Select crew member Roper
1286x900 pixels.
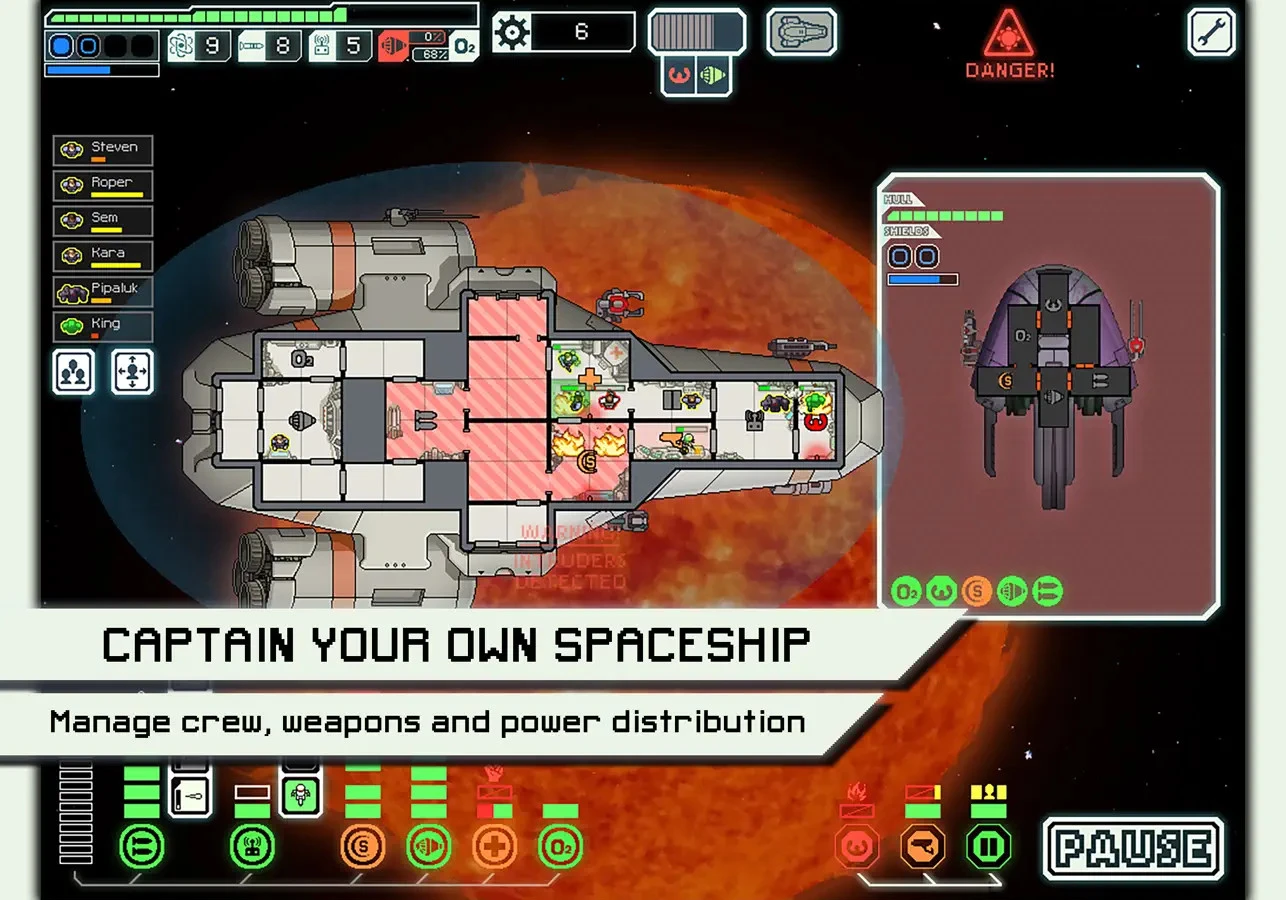(x=103, y=185)
